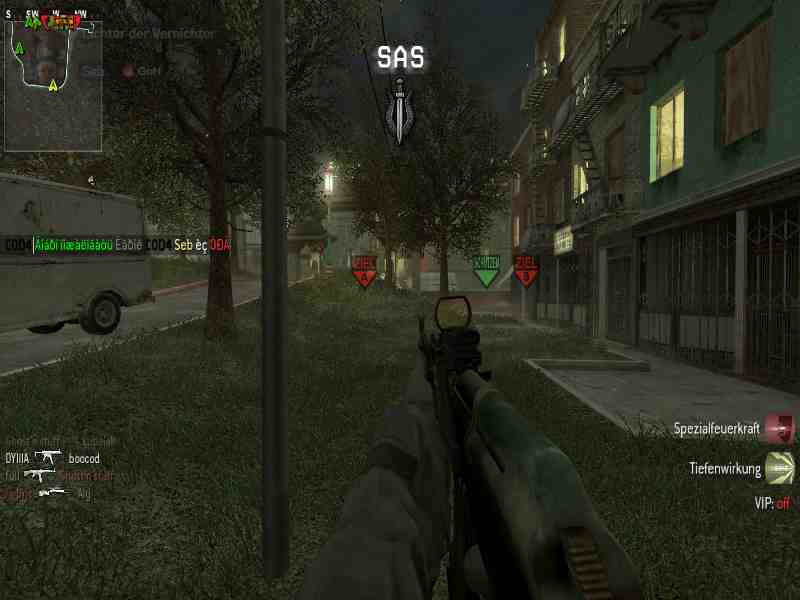Select the Tiefenwirkung perk icon
The width and height of the screenshot is (800, 600).
[780, 467]
